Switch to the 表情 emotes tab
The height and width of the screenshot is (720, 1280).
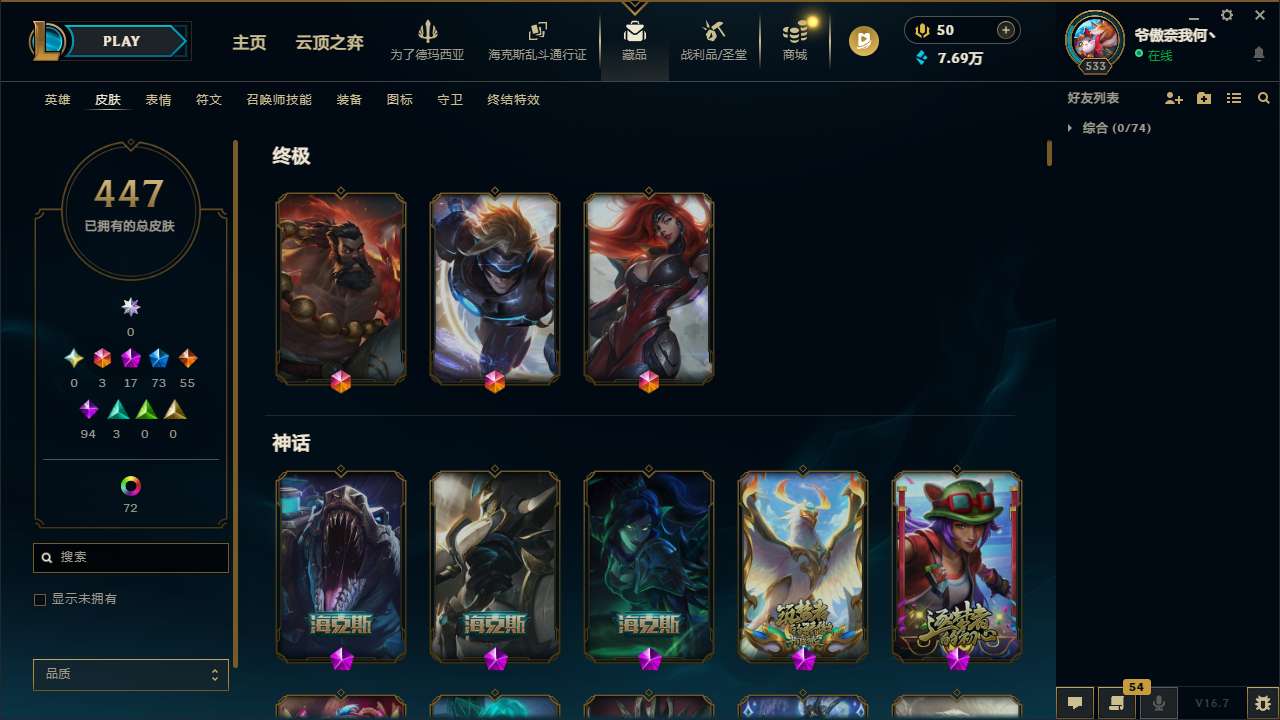[157, 100]
